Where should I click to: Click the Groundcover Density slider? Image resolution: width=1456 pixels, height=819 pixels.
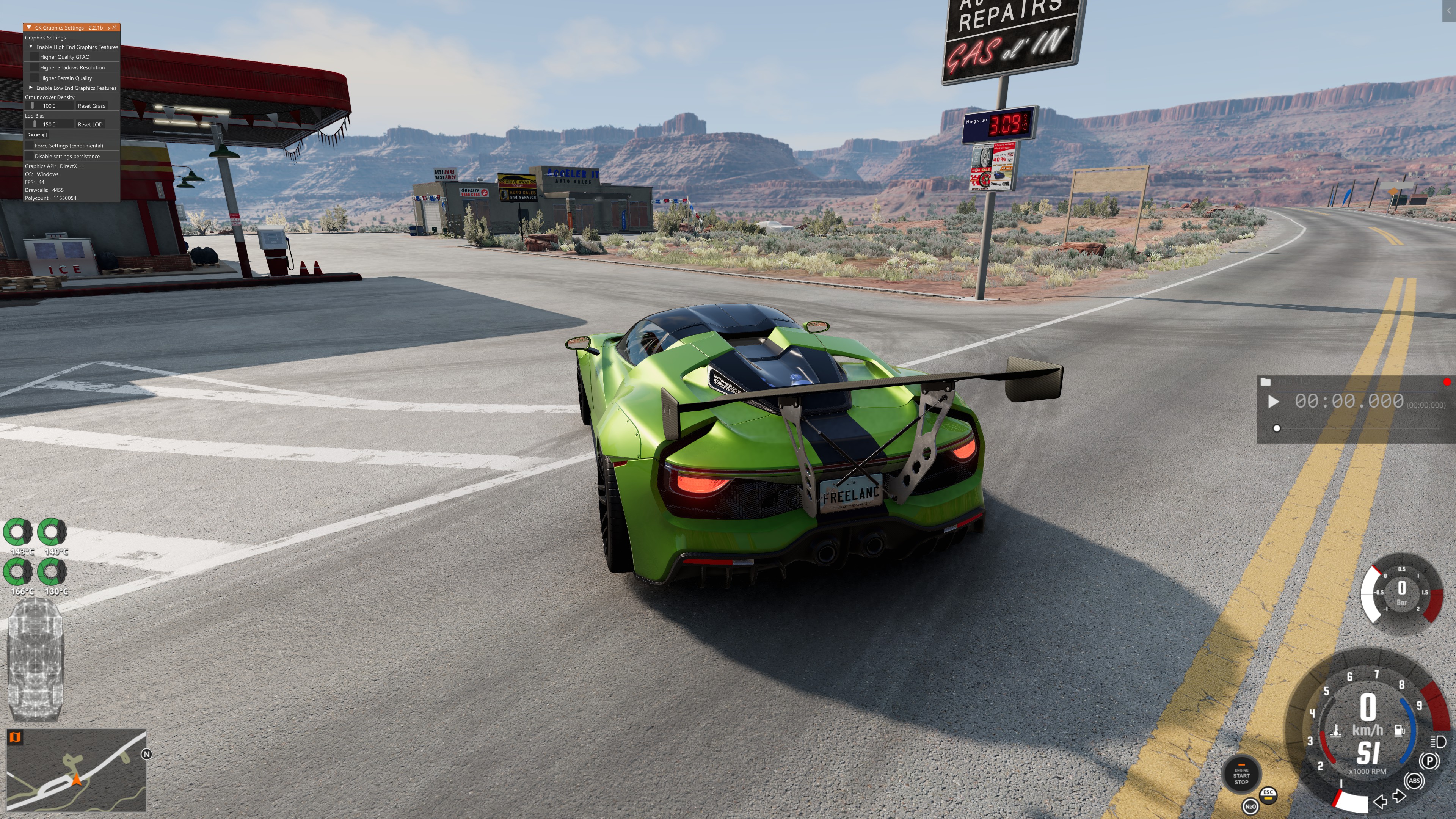[49, 106]
